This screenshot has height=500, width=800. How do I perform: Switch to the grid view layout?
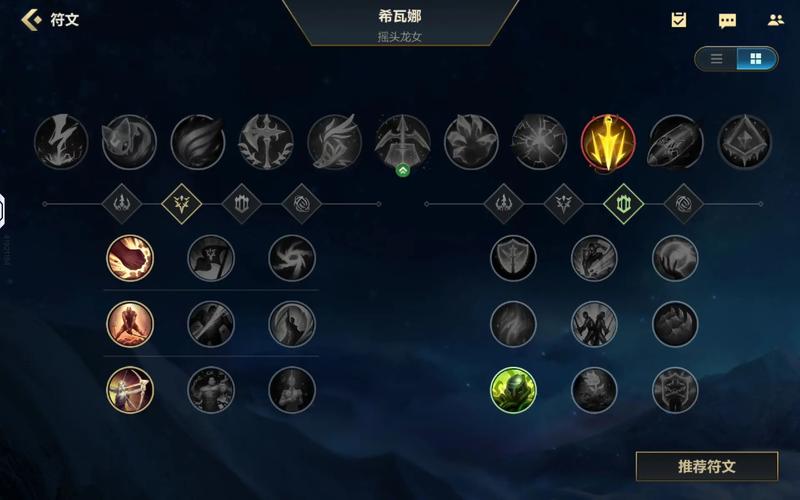point(756,59)
